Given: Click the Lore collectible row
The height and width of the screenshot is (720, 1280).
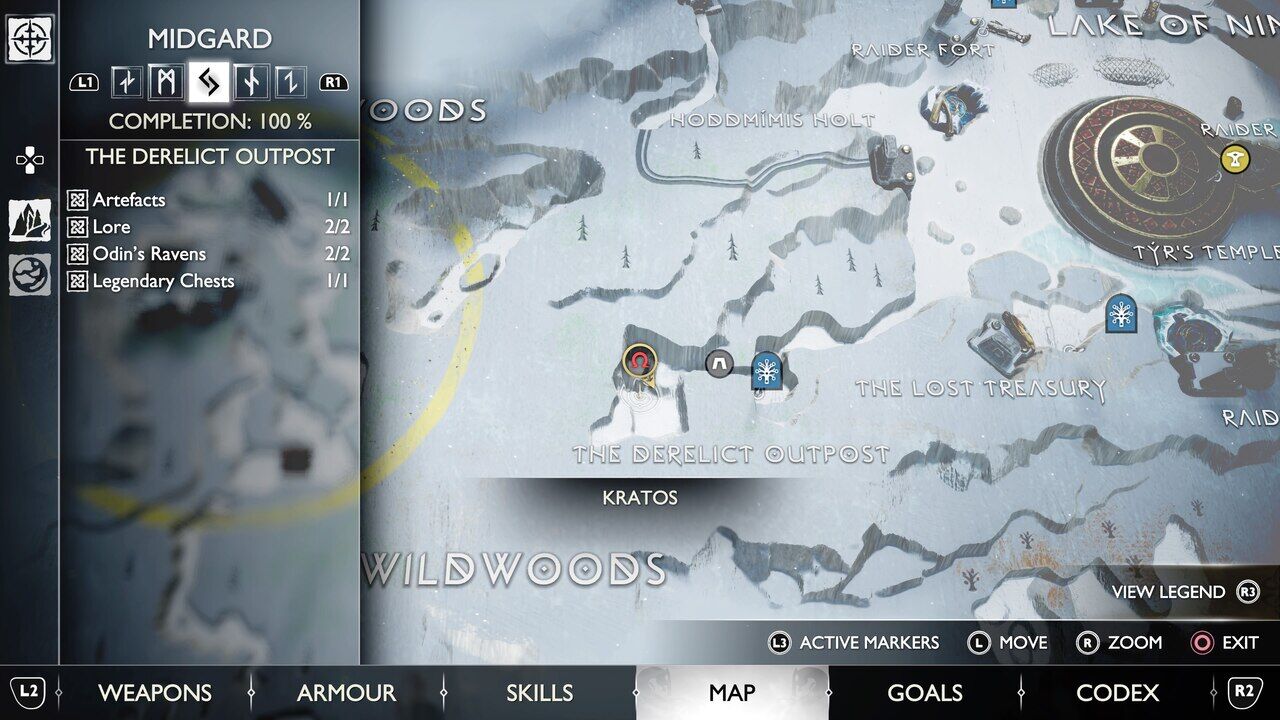Looking at the screenshot, I should pyautogui.click(x=208, y=227).
